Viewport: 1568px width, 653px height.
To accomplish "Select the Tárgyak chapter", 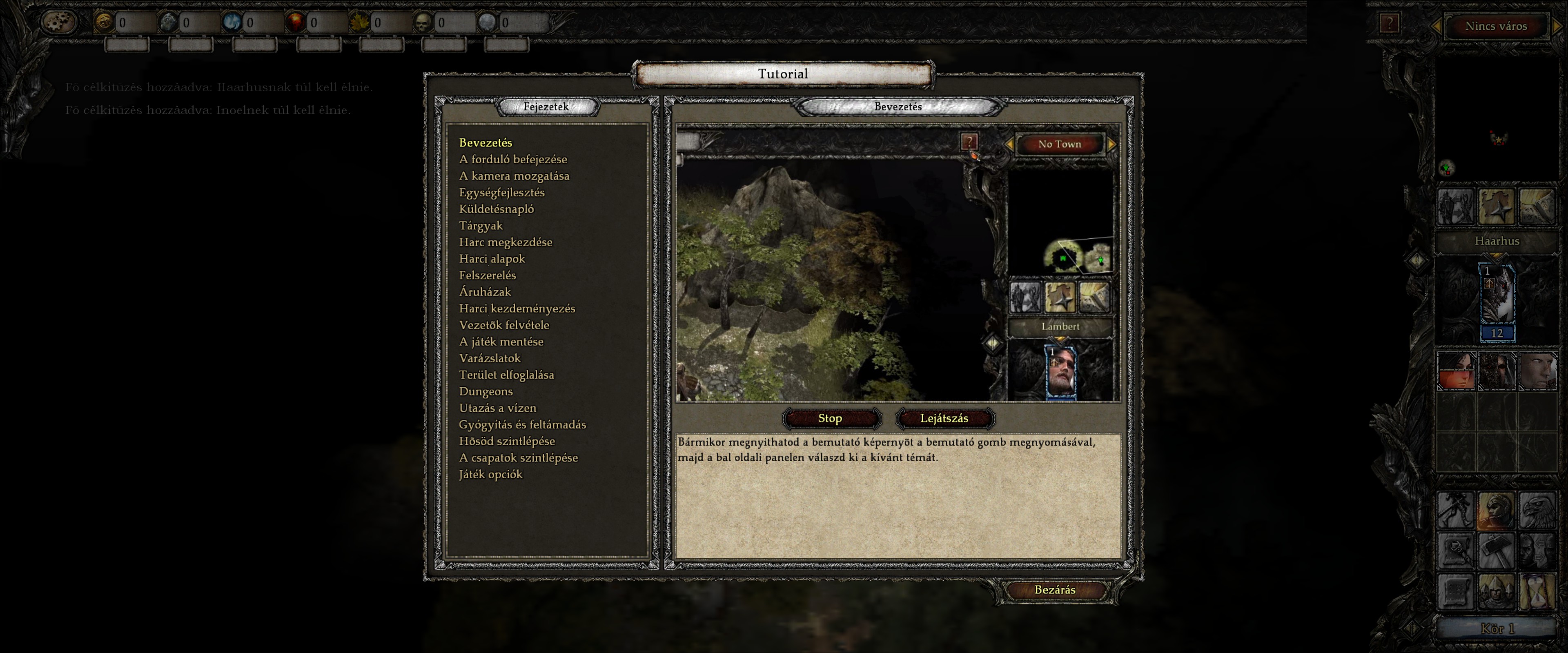I will tap(480, 226).
